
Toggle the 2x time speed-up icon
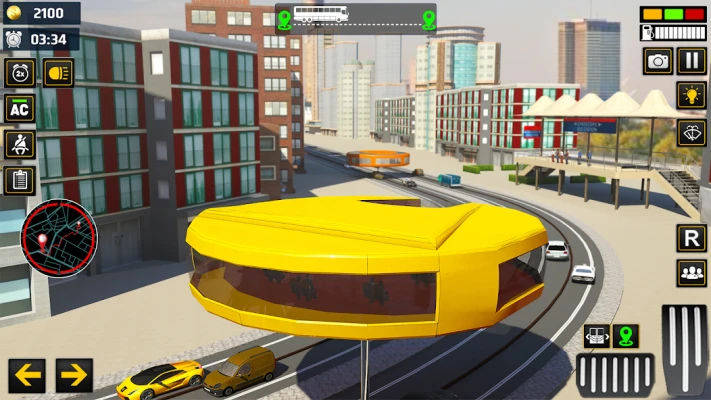[x=20, y=72]
